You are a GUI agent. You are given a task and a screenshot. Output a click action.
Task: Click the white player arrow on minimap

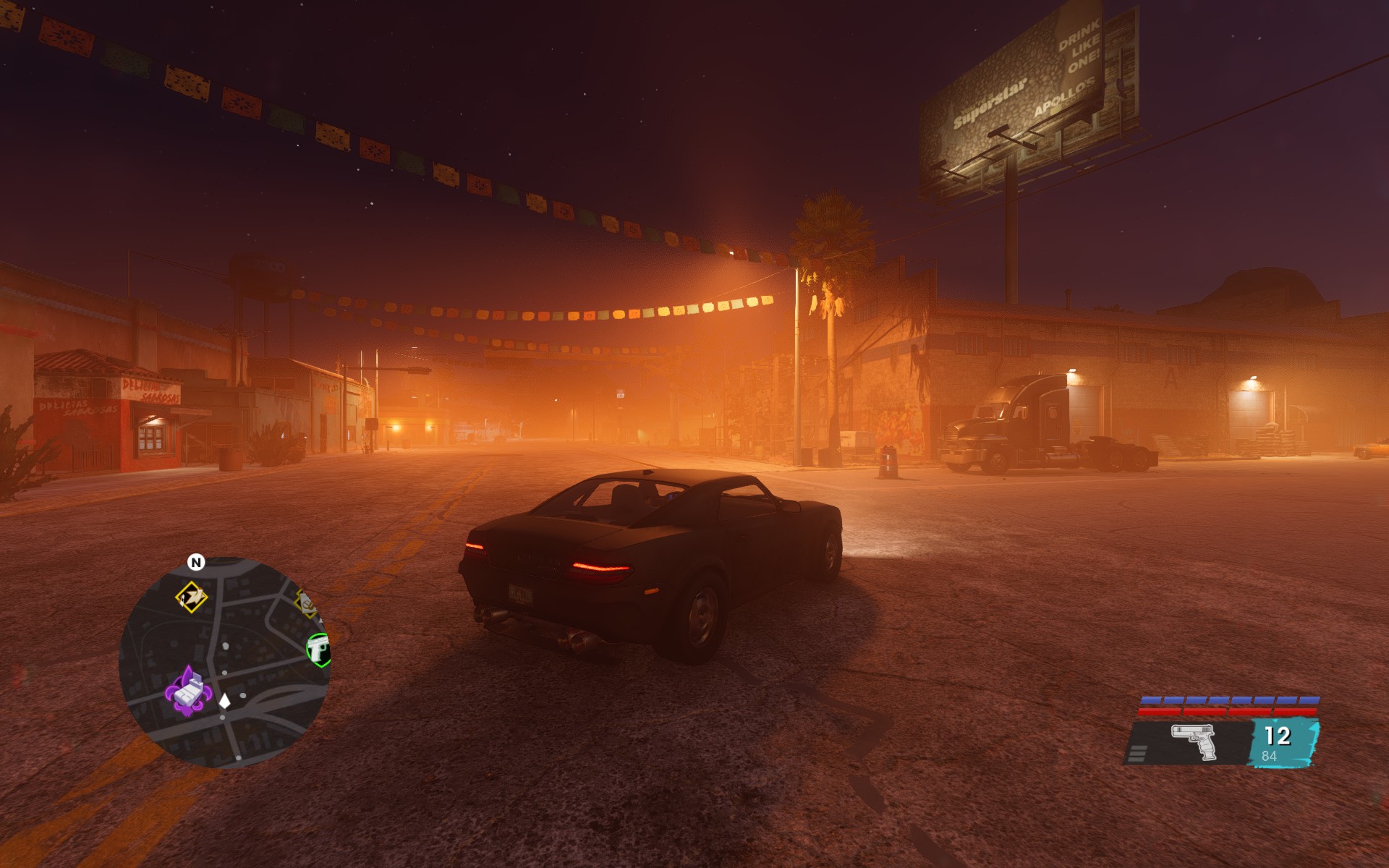[224, 700]
